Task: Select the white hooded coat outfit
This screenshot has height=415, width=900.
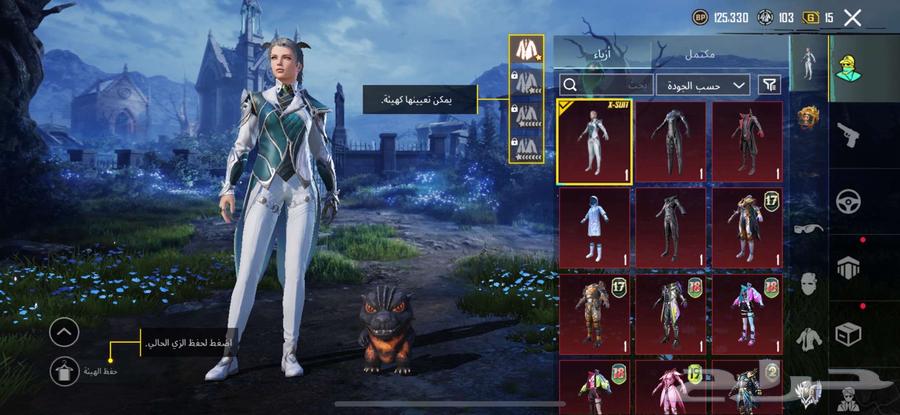Action: coord(593,227)
